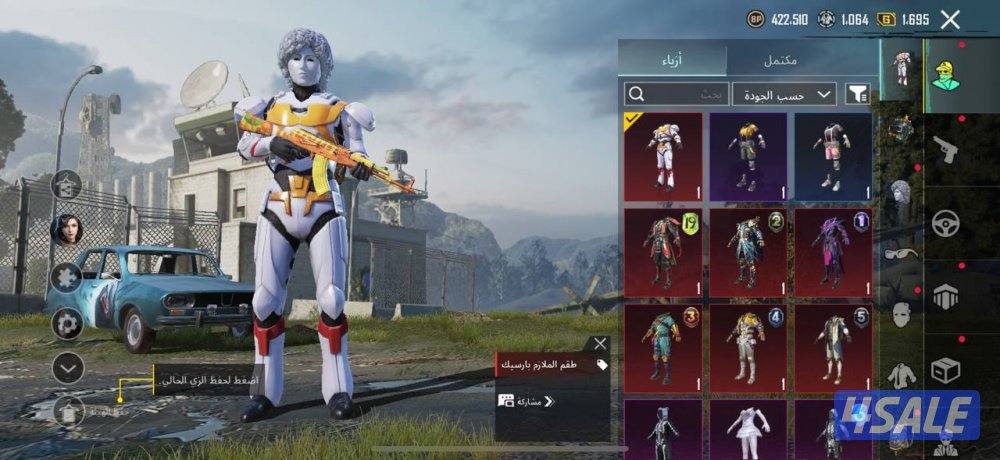
Task: Open the outfit filter funnel button
Action: click(857, 94)
